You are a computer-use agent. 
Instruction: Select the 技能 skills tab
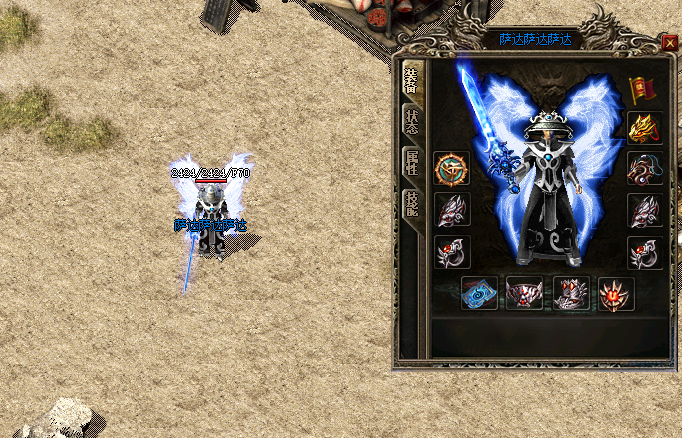click(411, 207)
